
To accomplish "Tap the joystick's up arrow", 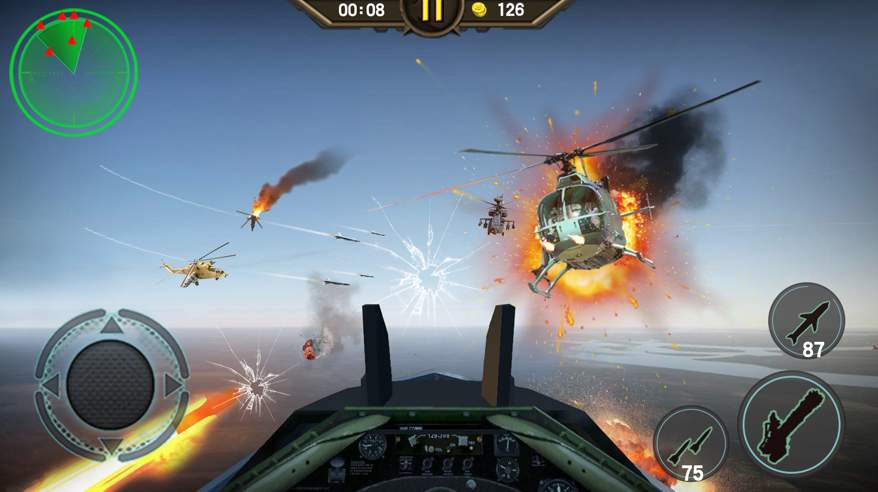I will pos(111,325).
